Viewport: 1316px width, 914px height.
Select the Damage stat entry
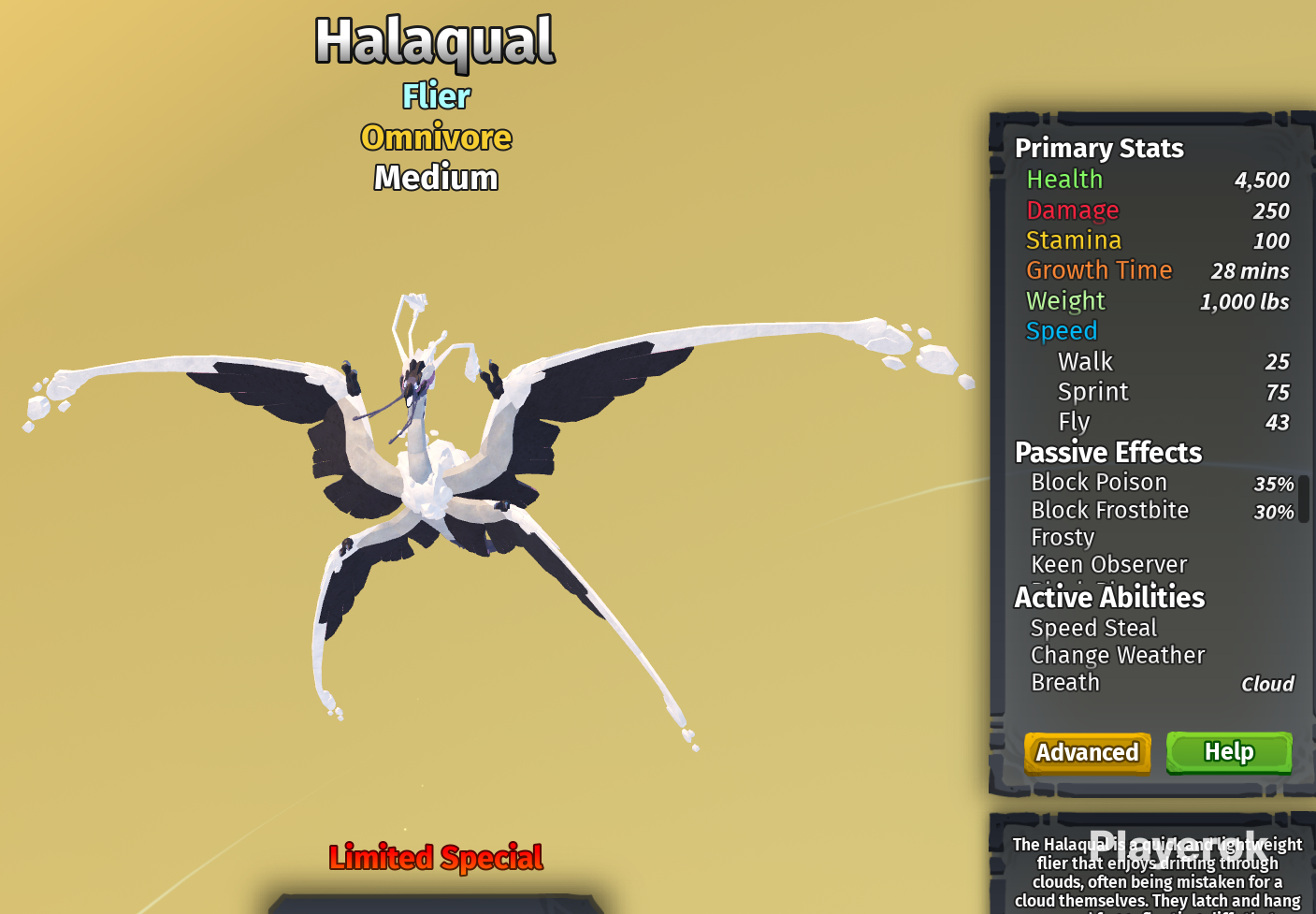1073,210
